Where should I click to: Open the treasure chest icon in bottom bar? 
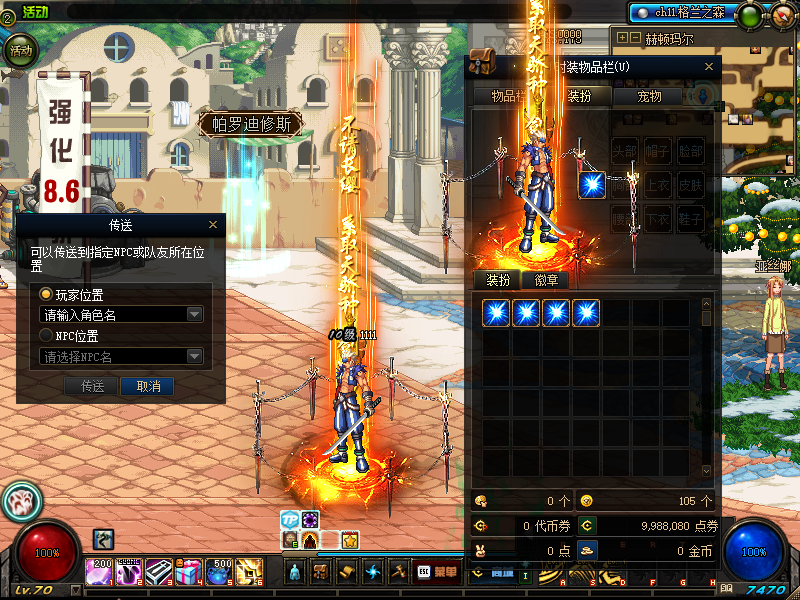coord(320,572)
